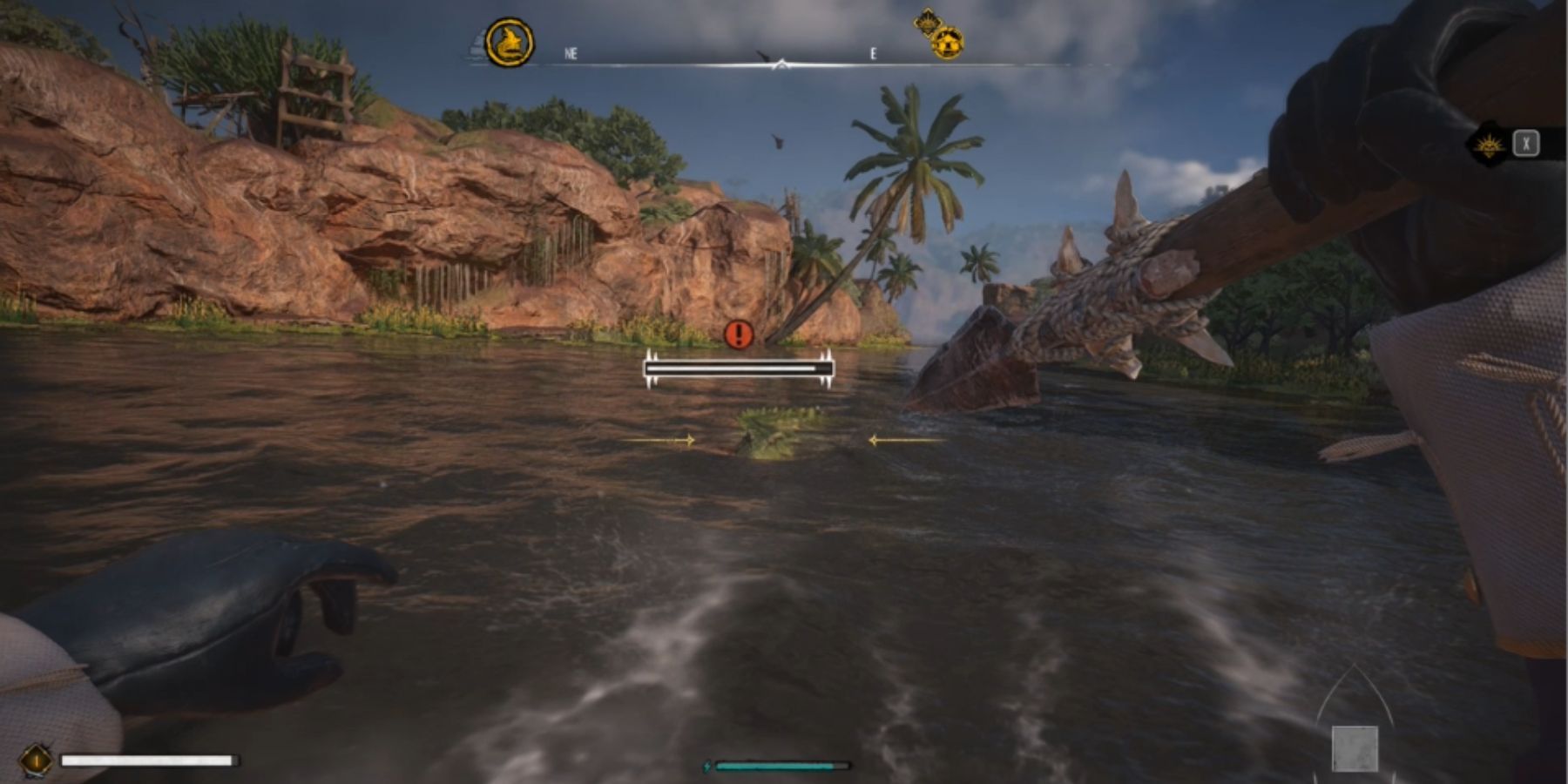
Task: Click the gold level 1 diamond badge
Action: point(37,760)
